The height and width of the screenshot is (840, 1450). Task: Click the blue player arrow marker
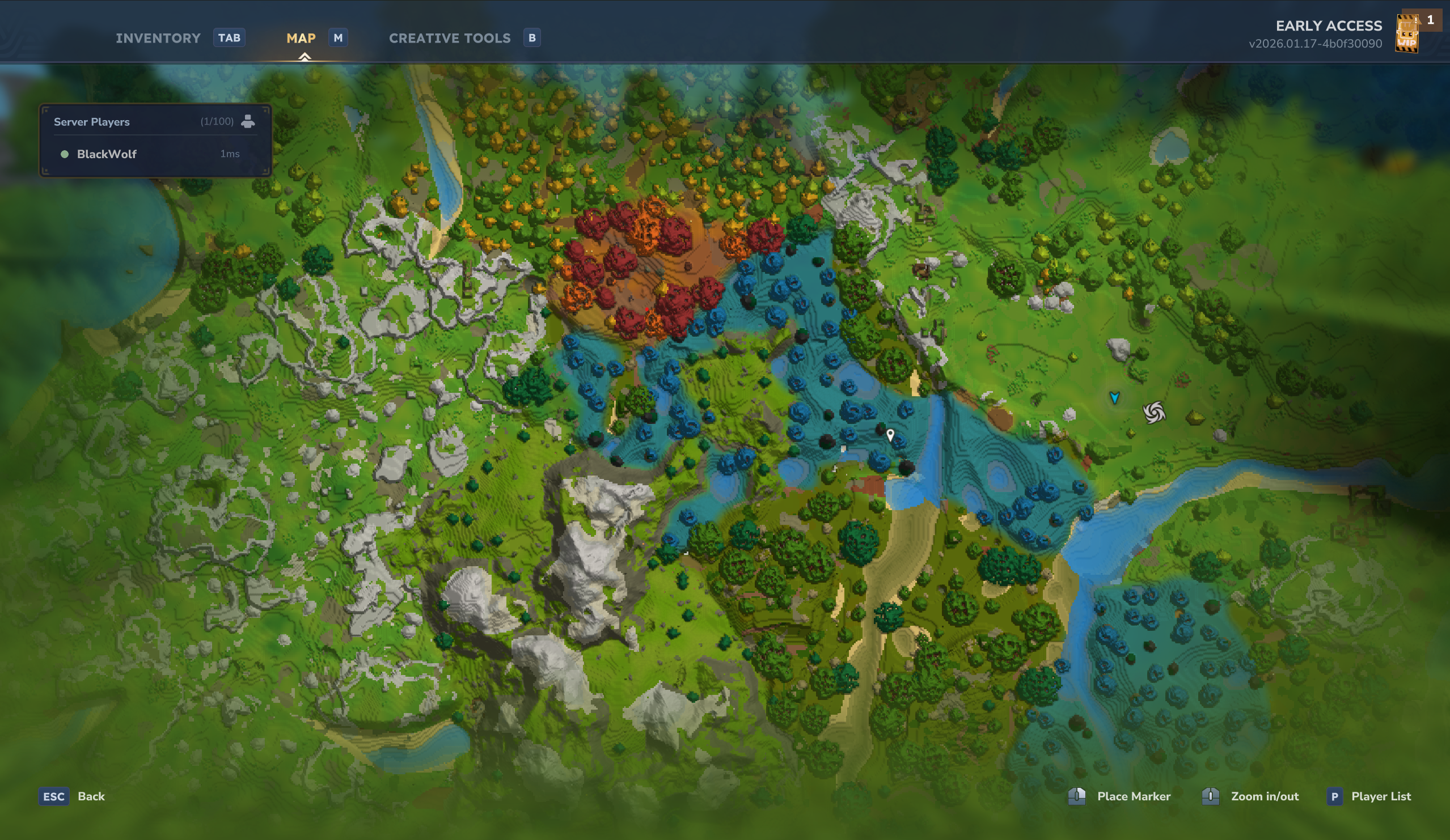[1114, 397]
